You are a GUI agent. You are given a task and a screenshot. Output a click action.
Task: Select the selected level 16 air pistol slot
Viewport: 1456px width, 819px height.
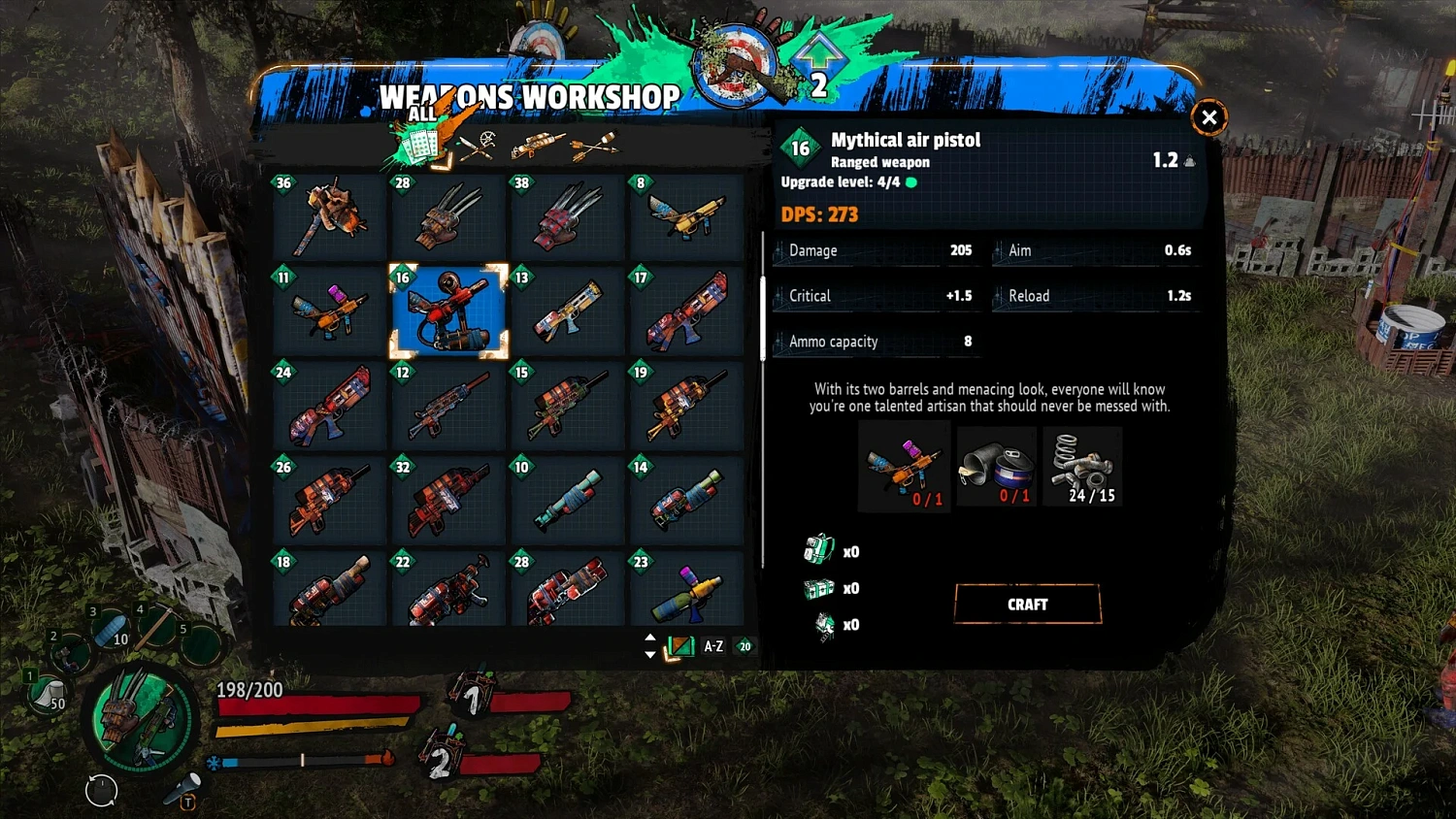448,311
